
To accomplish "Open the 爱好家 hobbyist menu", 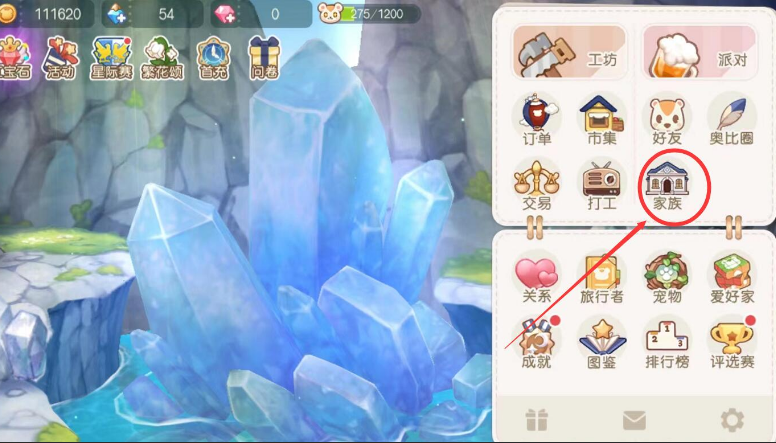I will pyautogui.click(x=732, y=277).
